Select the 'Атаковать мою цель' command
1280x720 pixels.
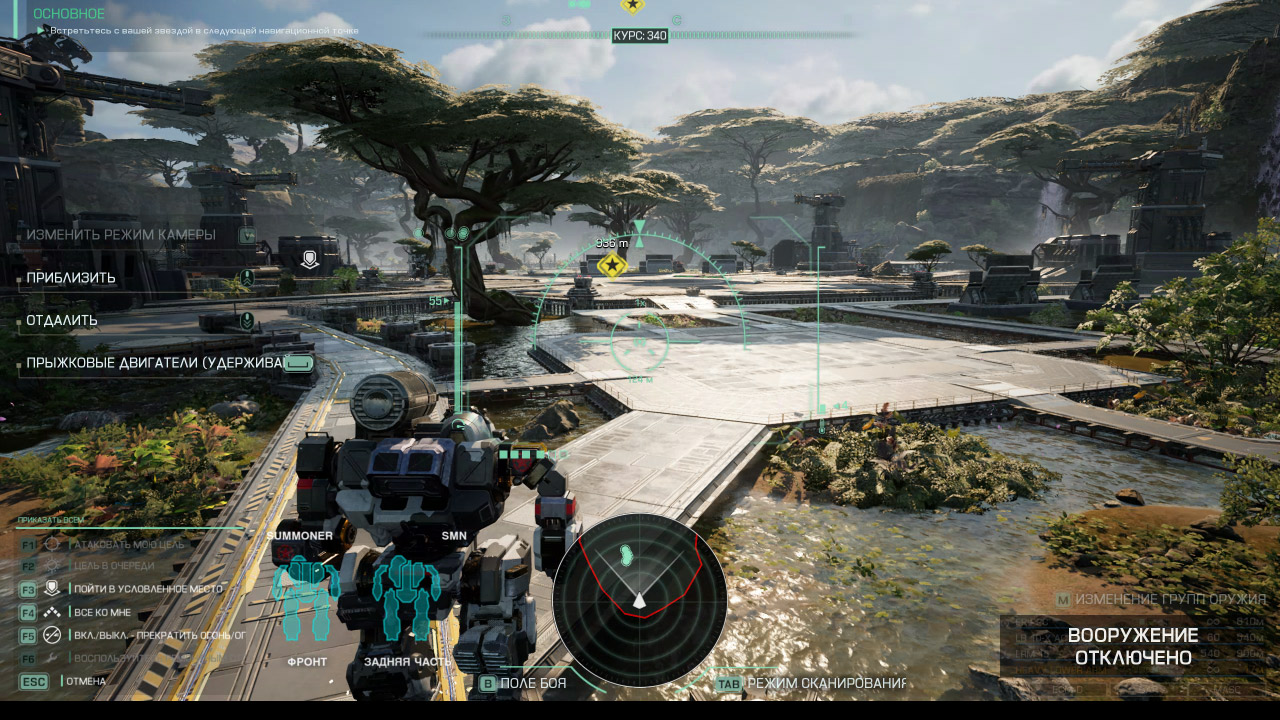coord(130,545)
